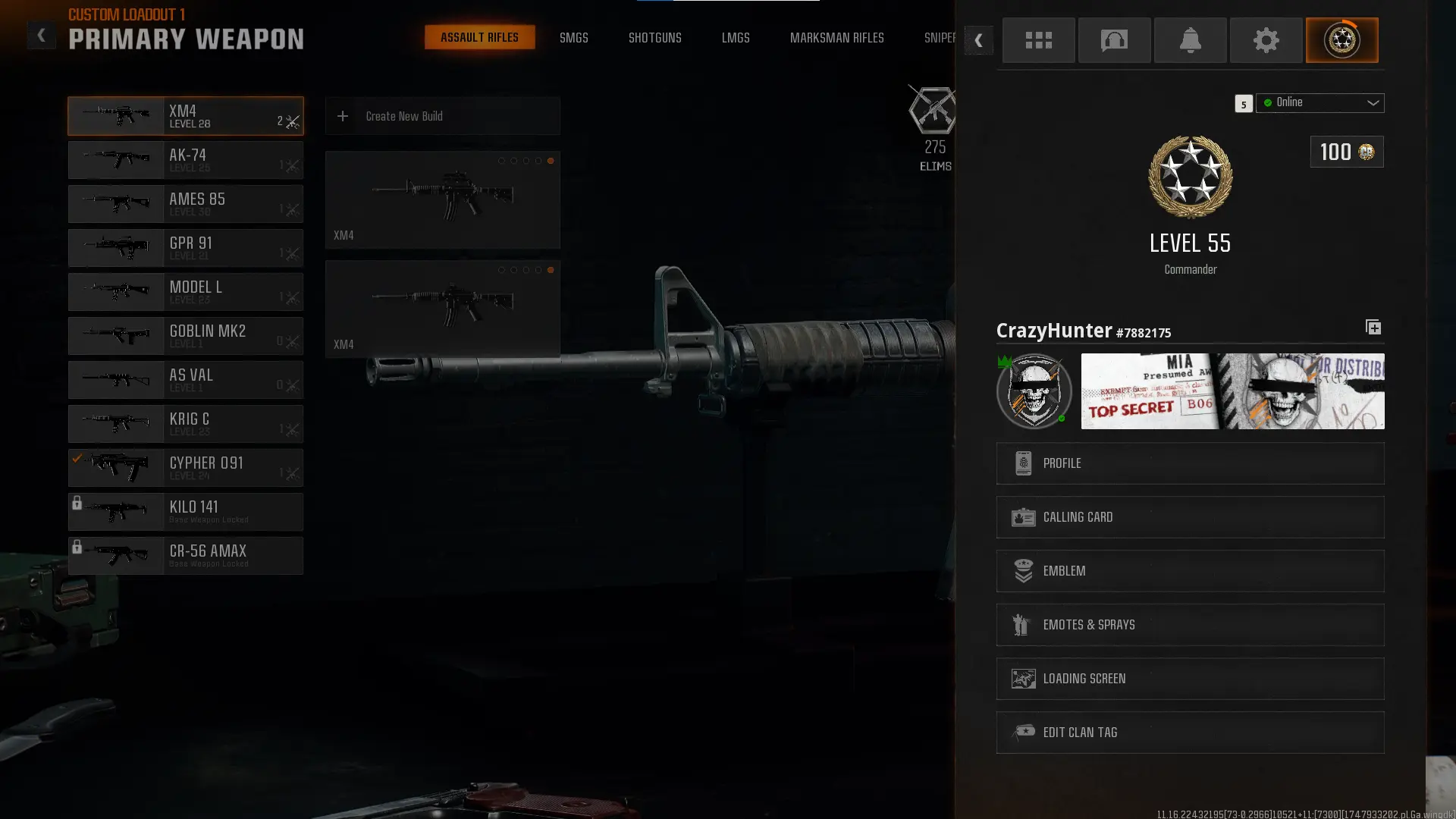The height and width of the screenshot is (819, 1456).
Task: View the friends count badge showing 5
Action: click(1243, 104)
